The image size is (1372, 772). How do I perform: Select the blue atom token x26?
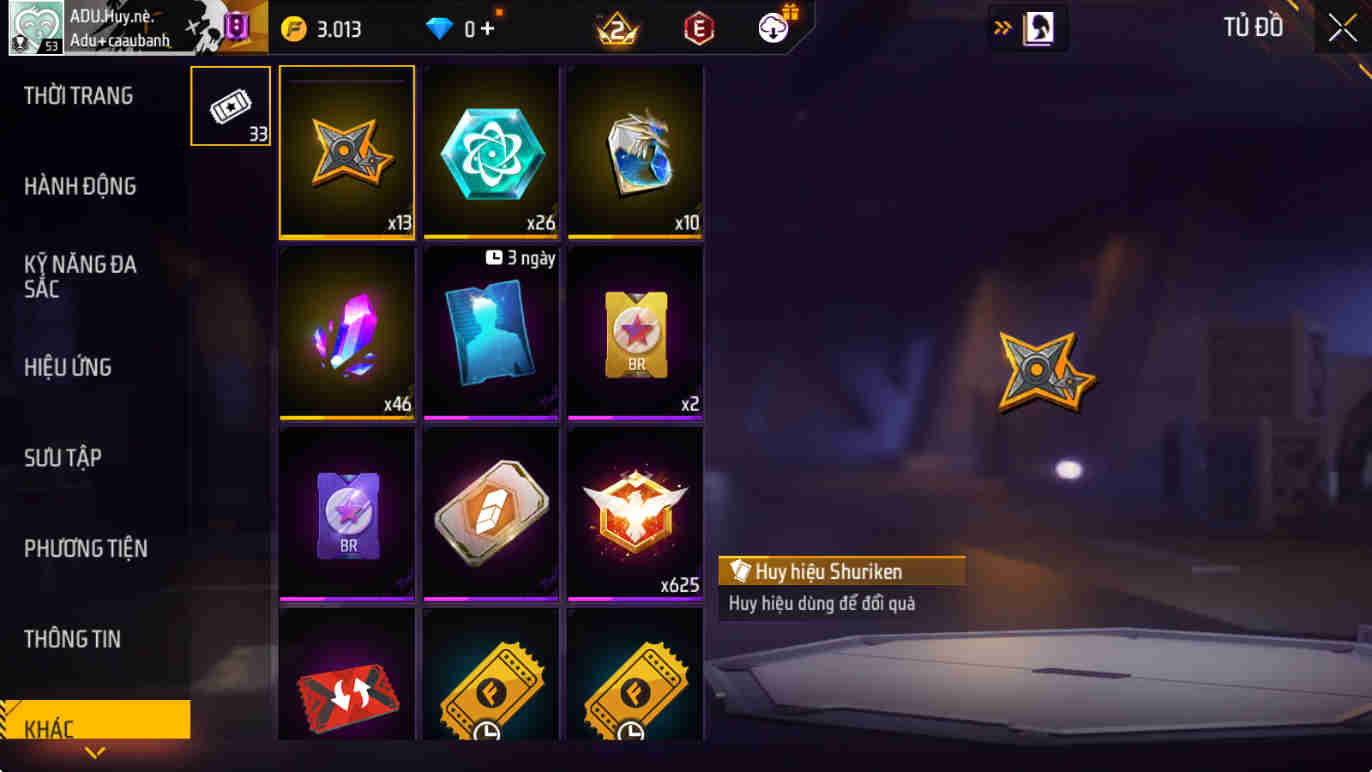click(490, 150)
